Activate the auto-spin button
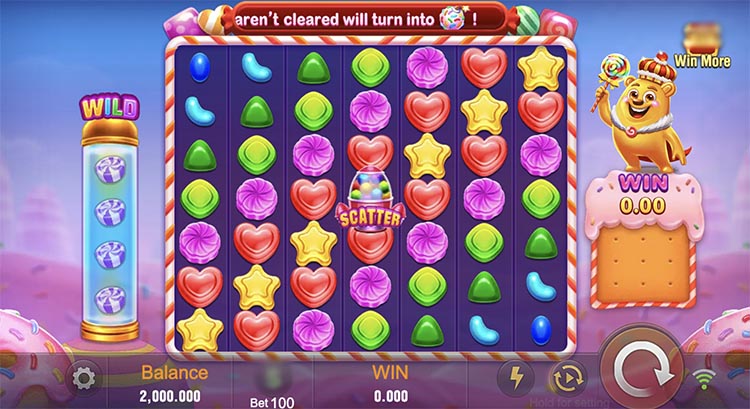 point(566,377)
